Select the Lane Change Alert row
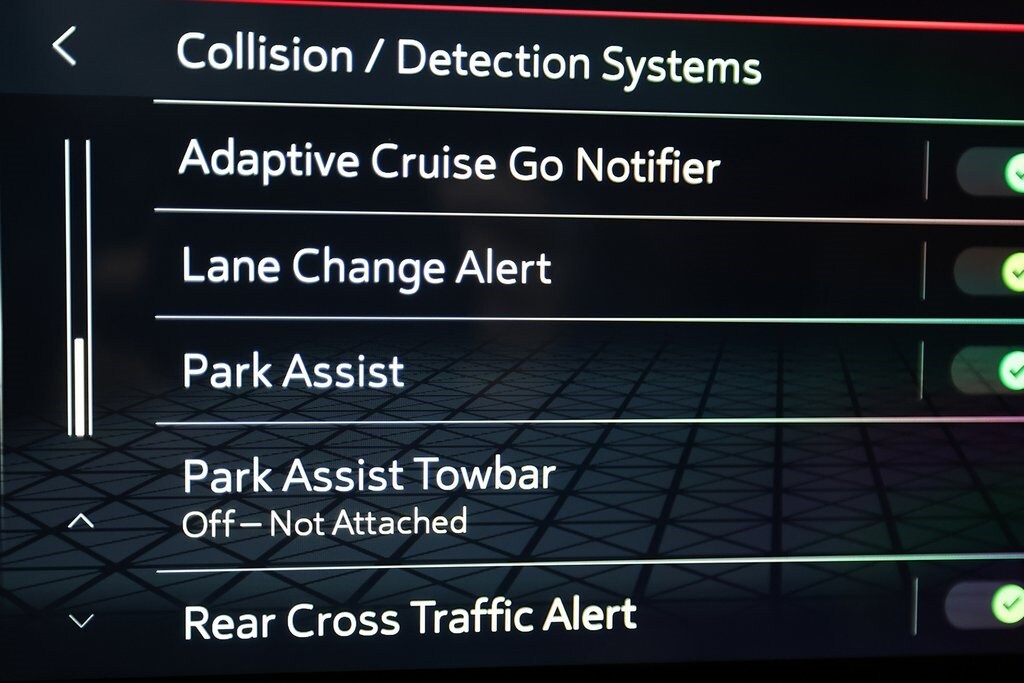The height and width of the screenshot is (683, 1024). [x=366, y=267]
